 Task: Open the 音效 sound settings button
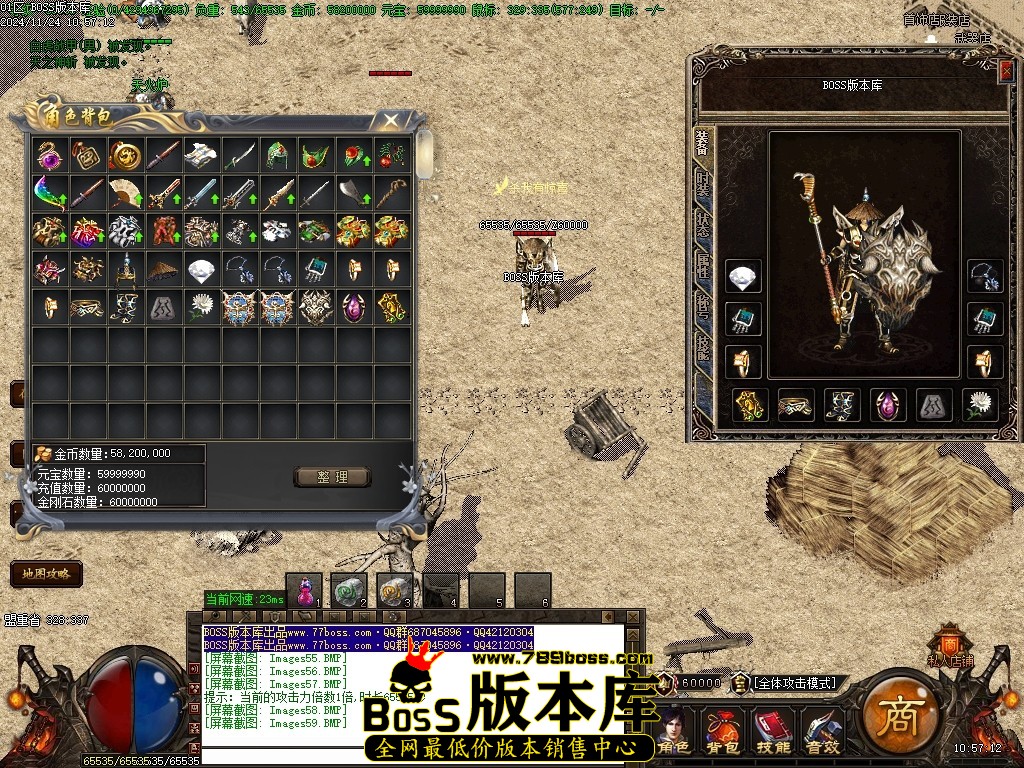(822, 732)
